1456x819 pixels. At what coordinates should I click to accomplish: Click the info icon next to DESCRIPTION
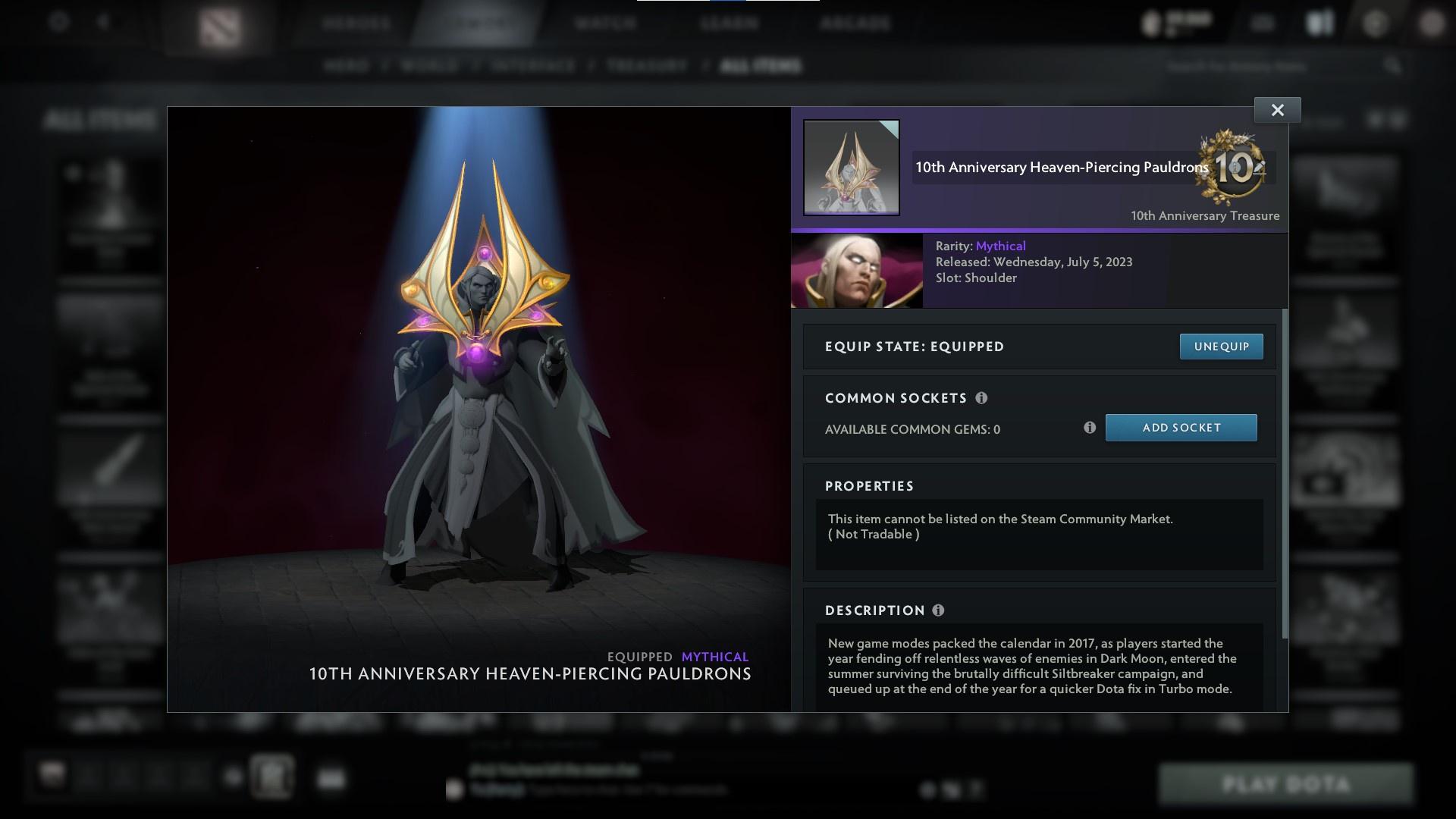pyautogui.click(x=940, y=609)
